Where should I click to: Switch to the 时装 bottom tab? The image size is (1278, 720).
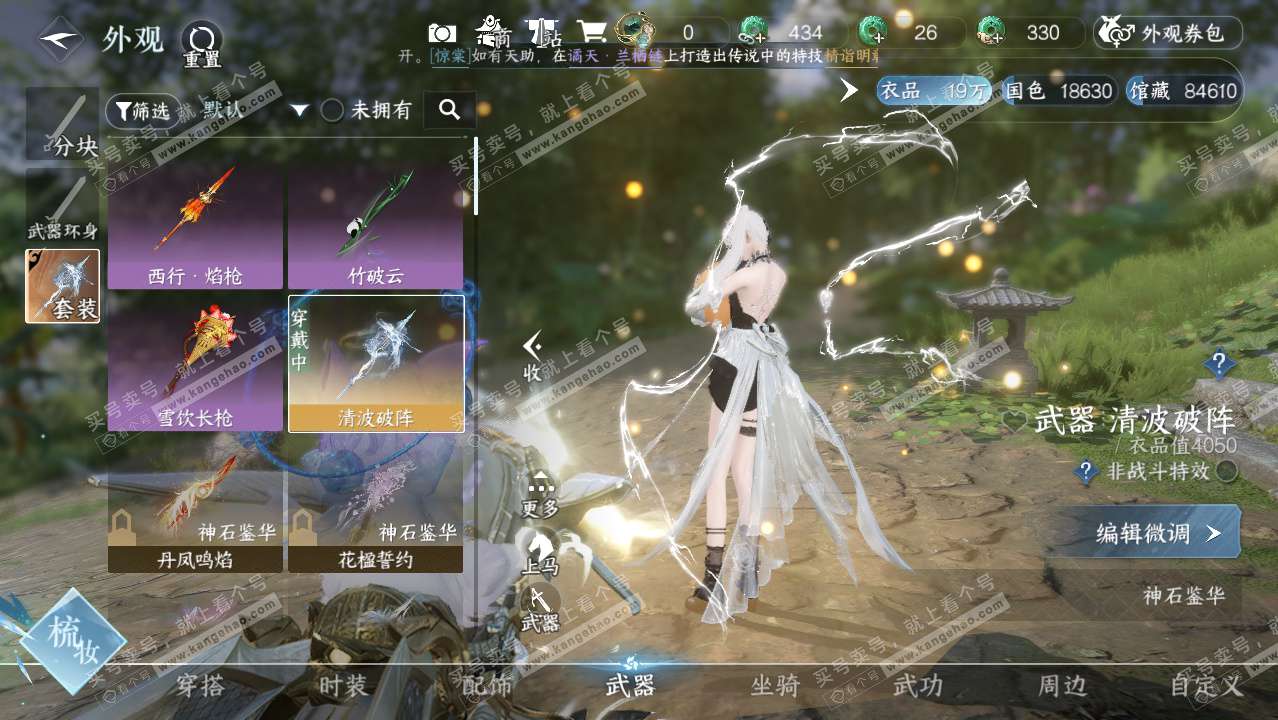tap(343, 686)
